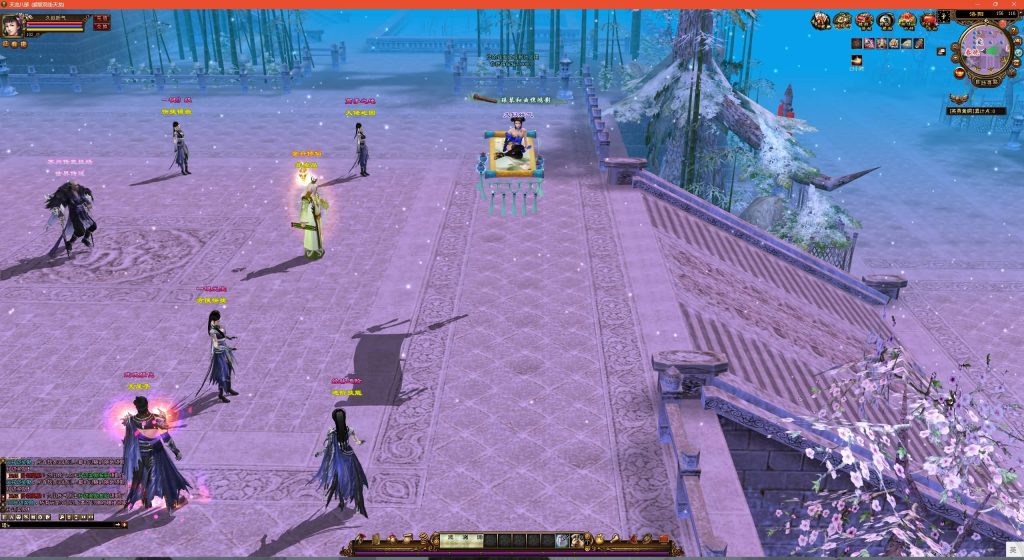Open the winged emblem above quest tracker
This screenshot has width=1024, height=560.
click(x=960, y=98)
